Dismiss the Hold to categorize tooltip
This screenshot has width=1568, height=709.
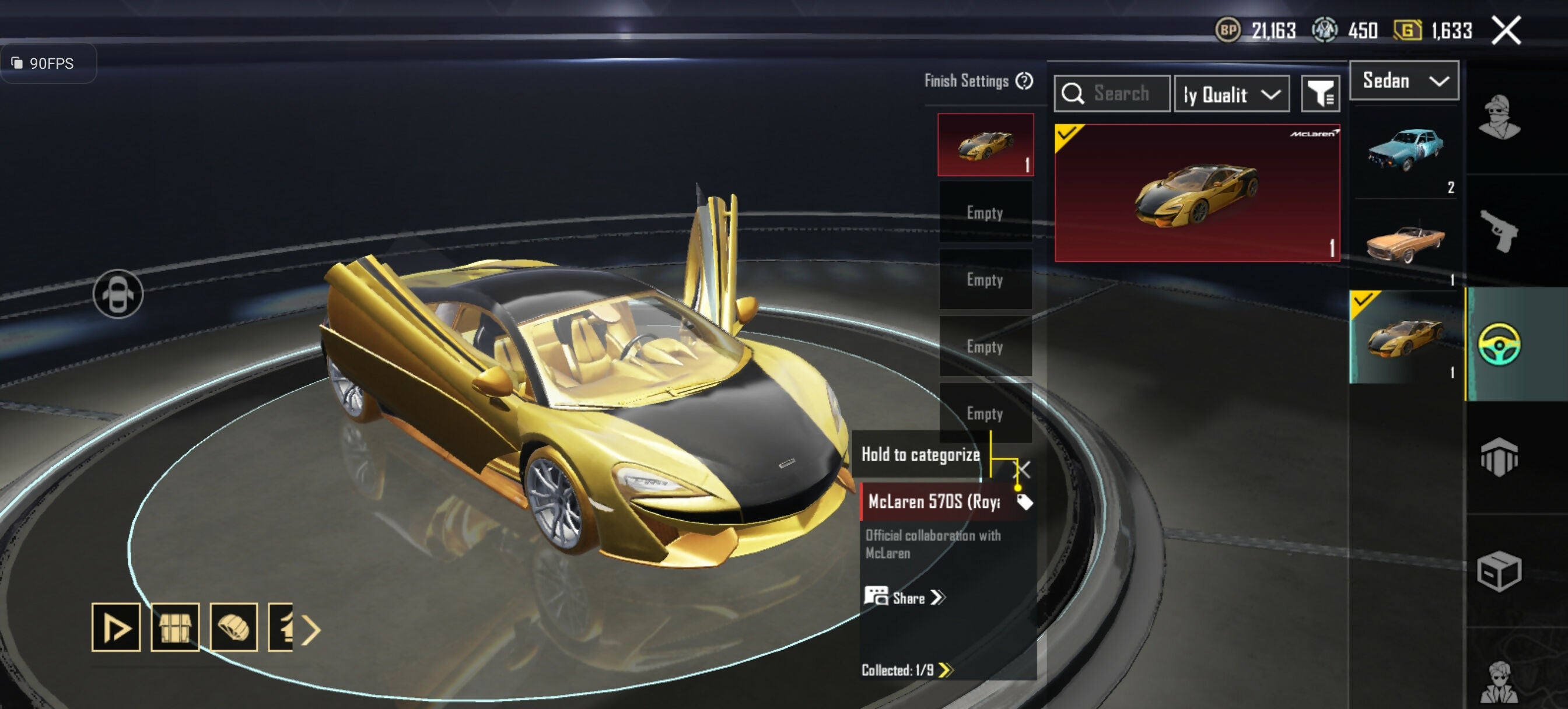click(x=1023, y=469)
